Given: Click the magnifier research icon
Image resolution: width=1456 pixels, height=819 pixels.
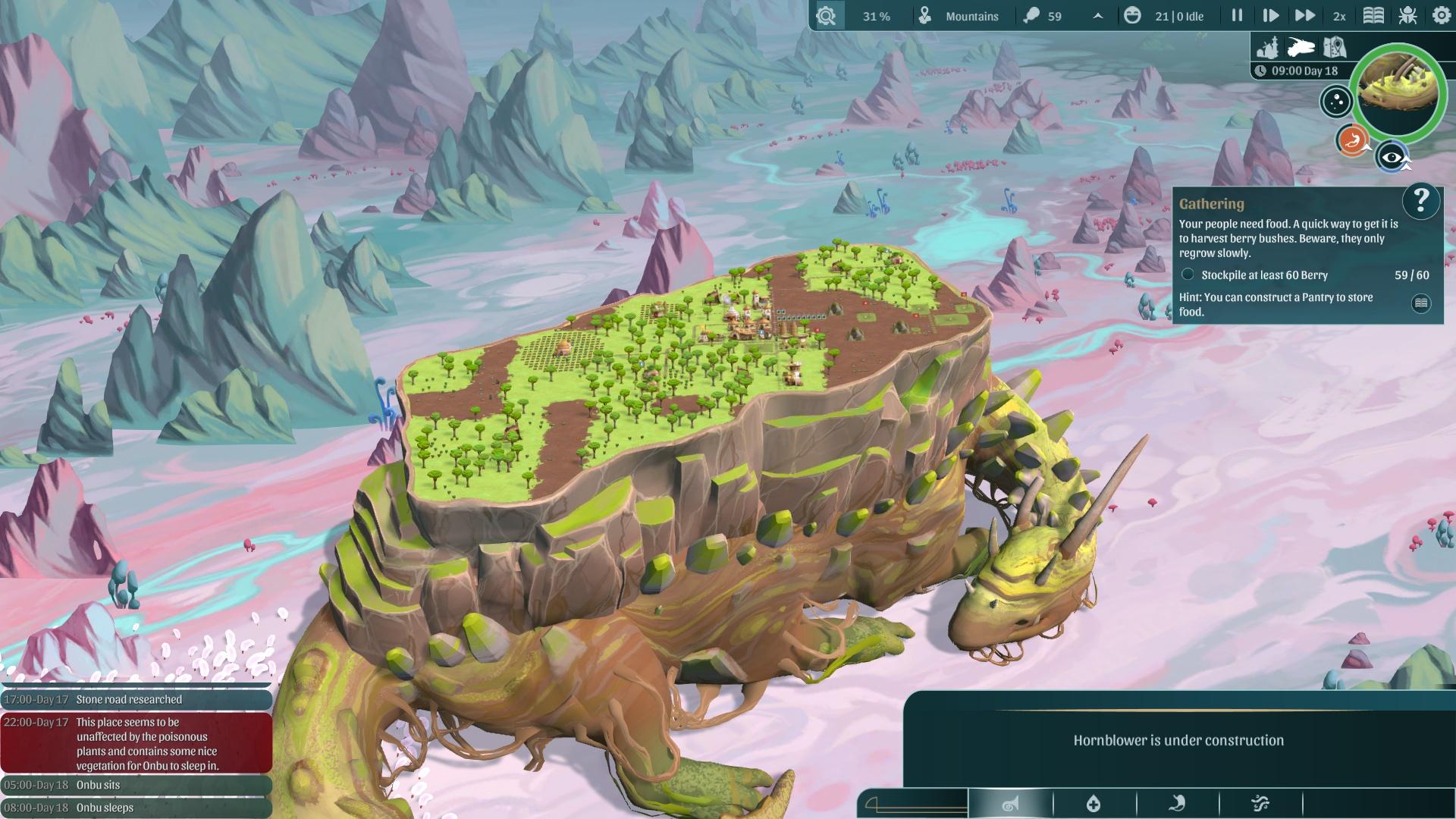Looking at the screenshot, I should click(826, 15).
